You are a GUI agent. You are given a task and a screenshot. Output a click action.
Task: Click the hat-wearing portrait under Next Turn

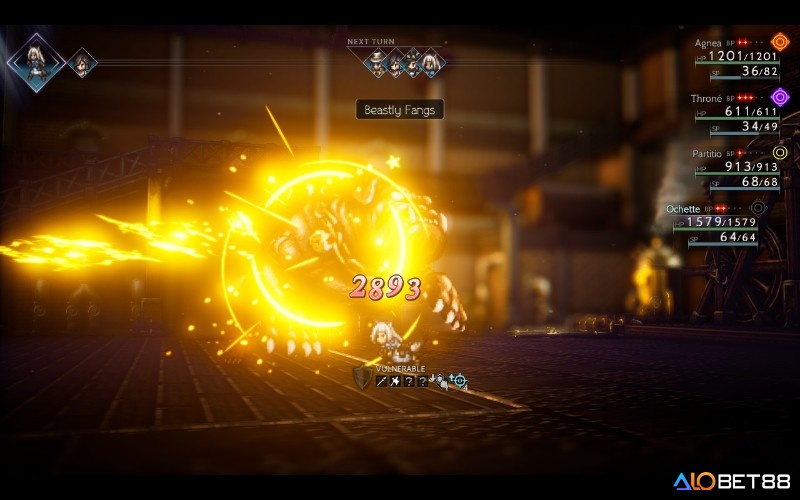[x=377, y=64]
